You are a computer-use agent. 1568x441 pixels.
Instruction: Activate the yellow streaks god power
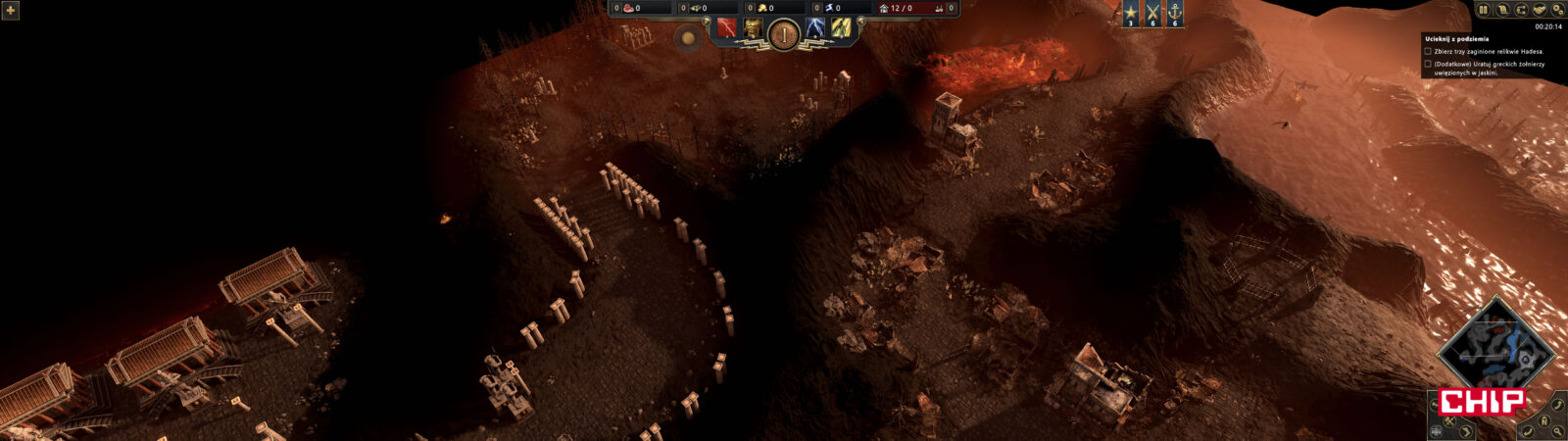click(x=840, y=28)
